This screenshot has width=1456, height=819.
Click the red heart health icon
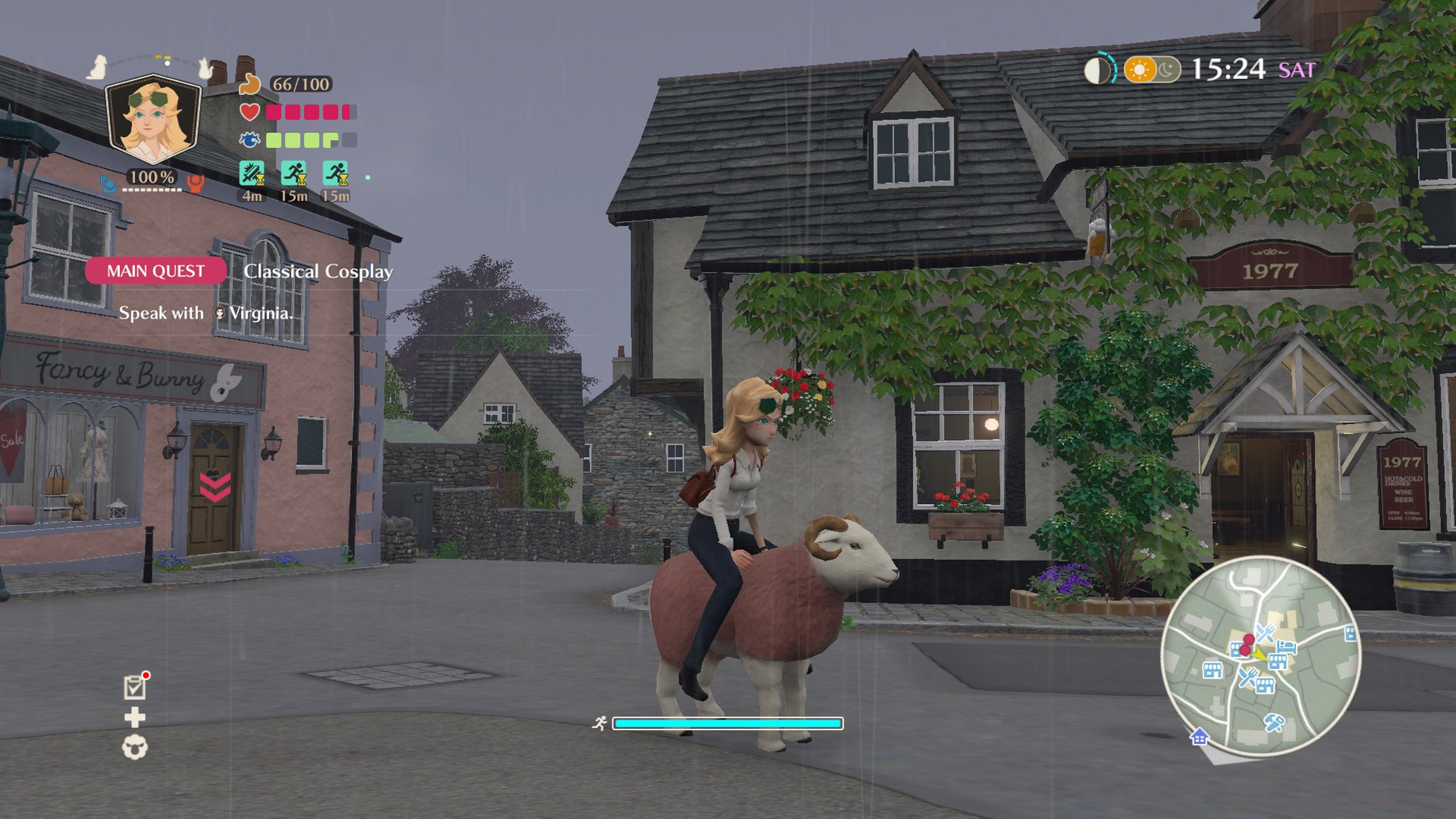249,112
